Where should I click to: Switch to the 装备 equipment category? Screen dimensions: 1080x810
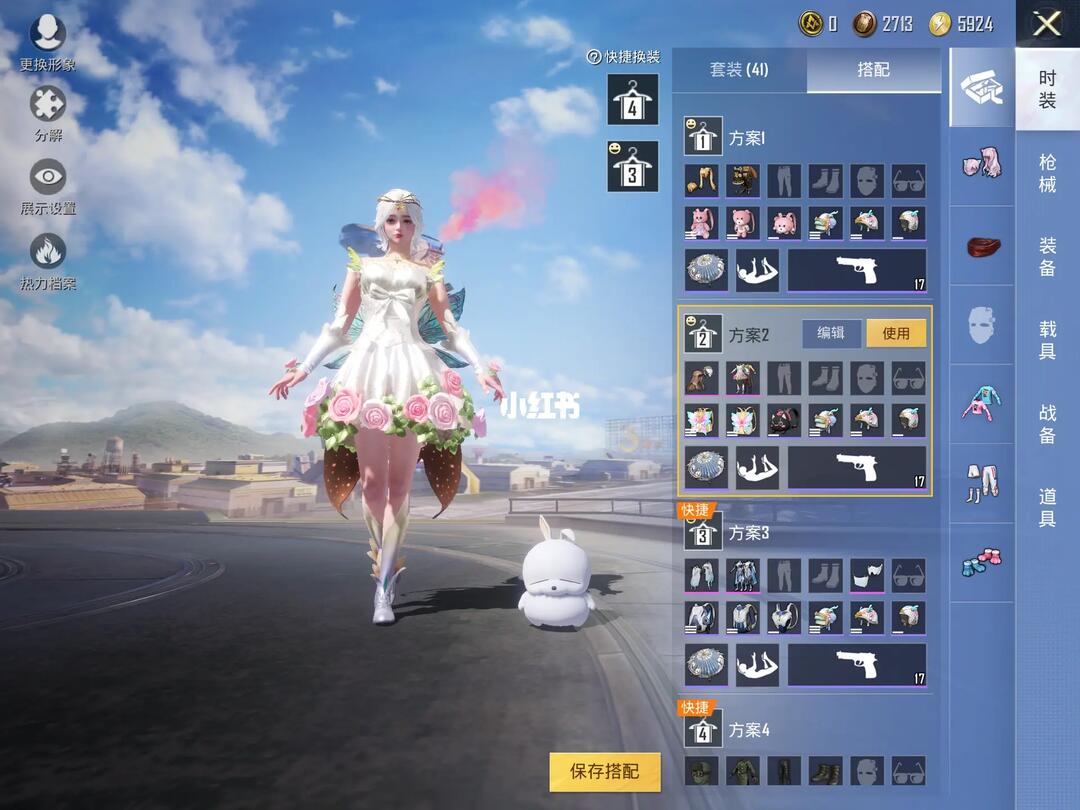coord(1047,257)
